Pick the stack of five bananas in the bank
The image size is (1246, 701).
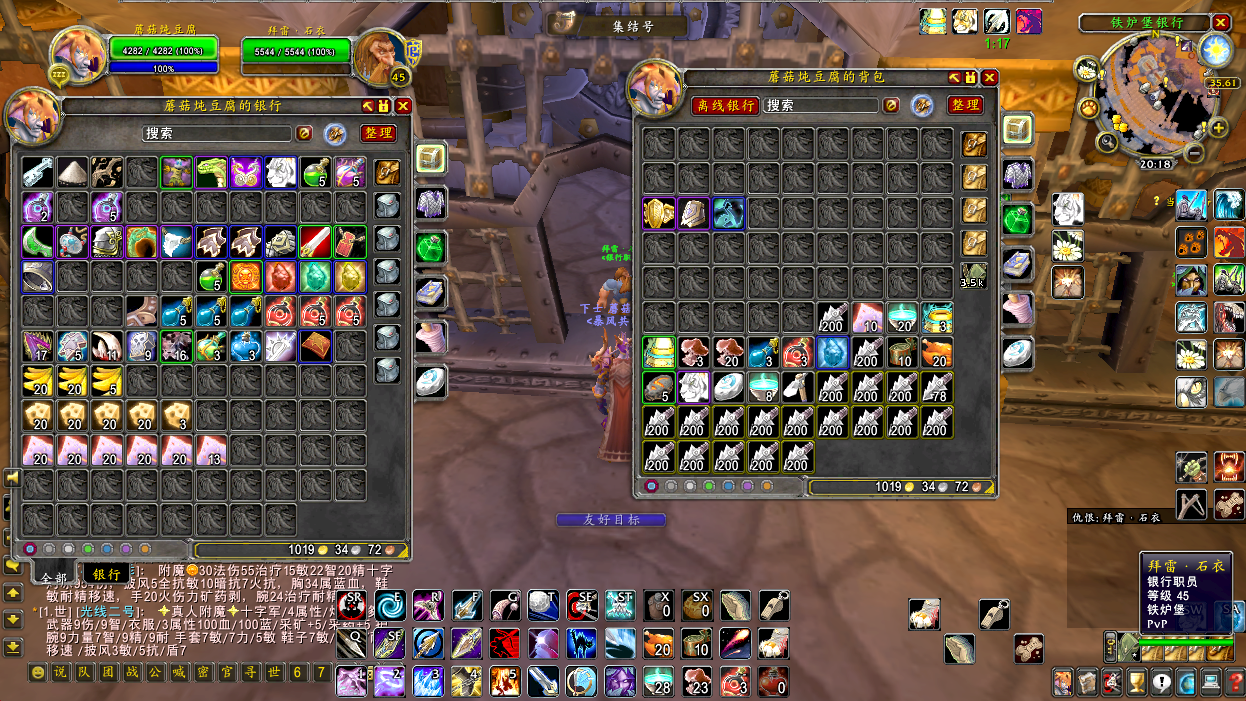pos(107,381)
